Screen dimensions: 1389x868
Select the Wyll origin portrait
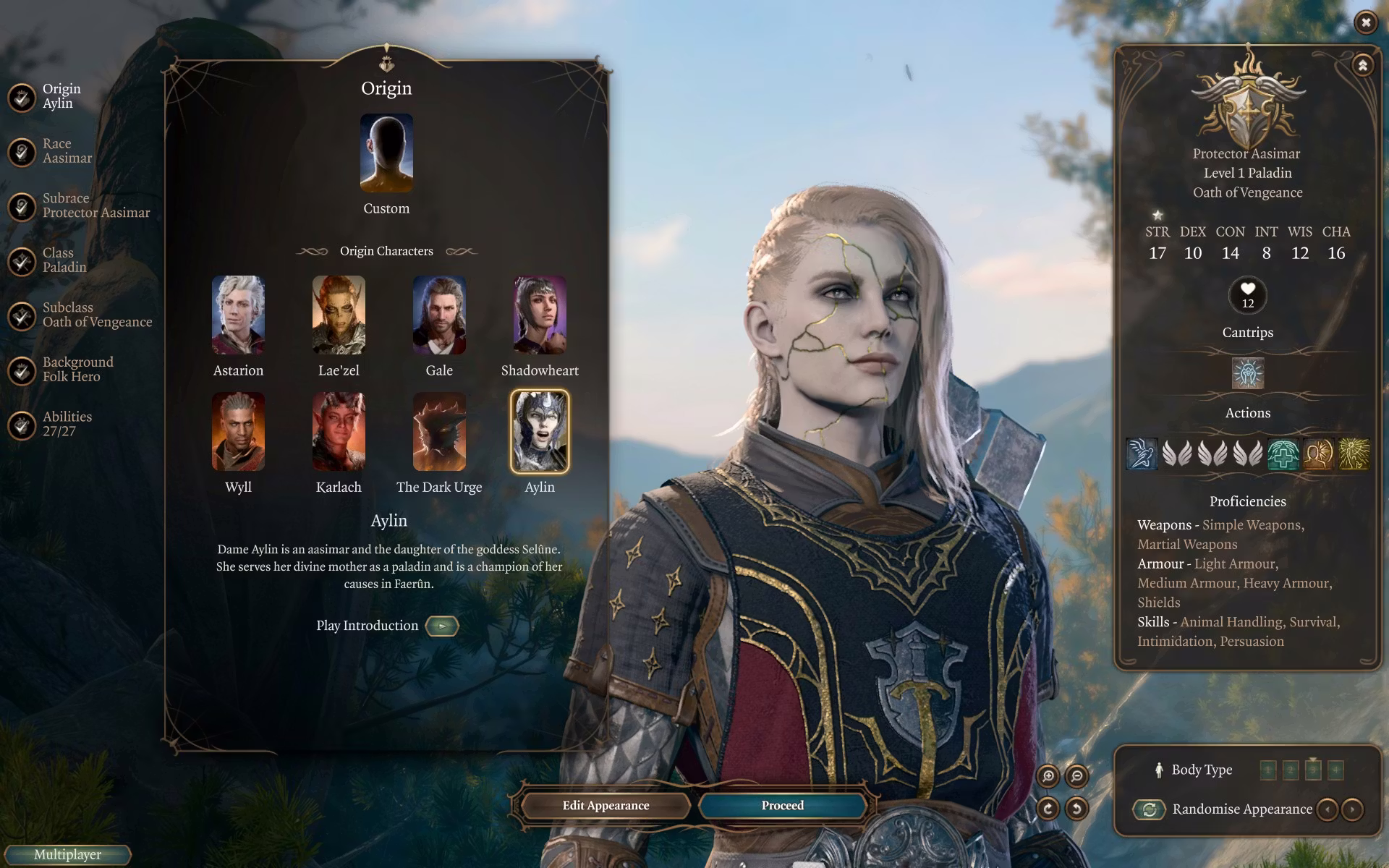click(x=238, y=432)
